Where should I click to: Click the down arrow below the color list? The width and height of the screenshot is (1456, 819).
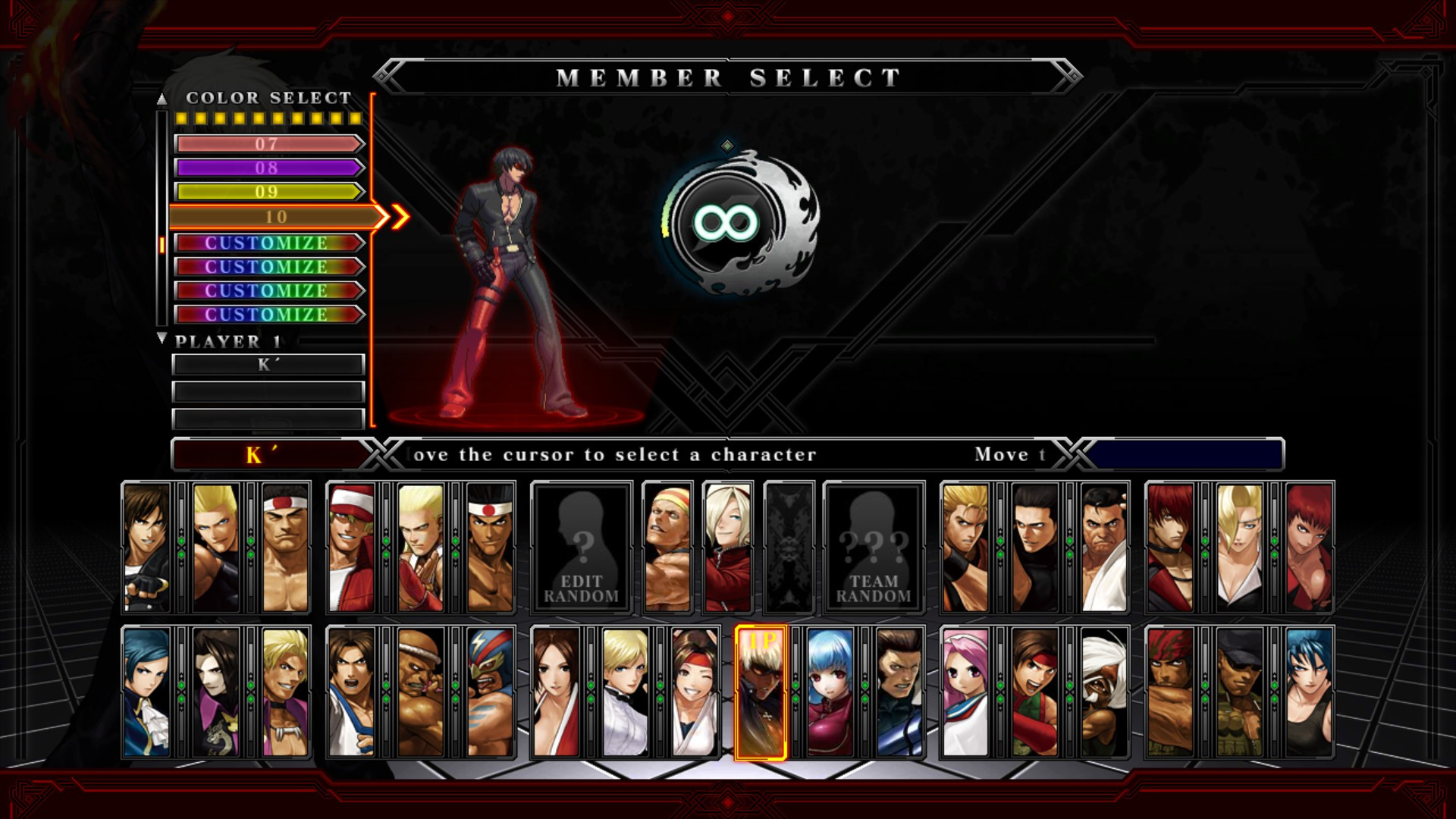point(162,339)
